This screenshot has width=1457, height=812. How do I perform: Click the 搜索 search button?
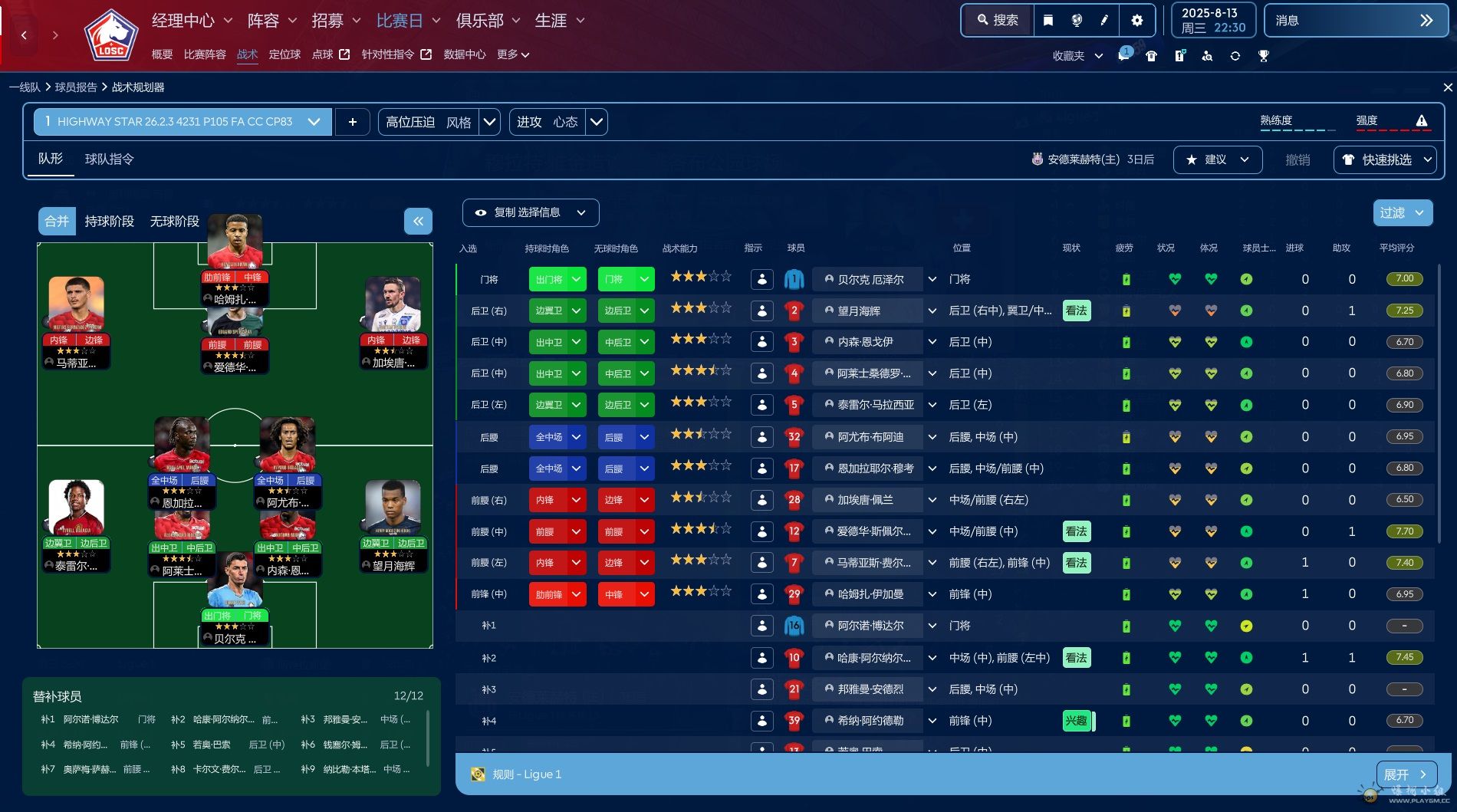click(998, 21)
